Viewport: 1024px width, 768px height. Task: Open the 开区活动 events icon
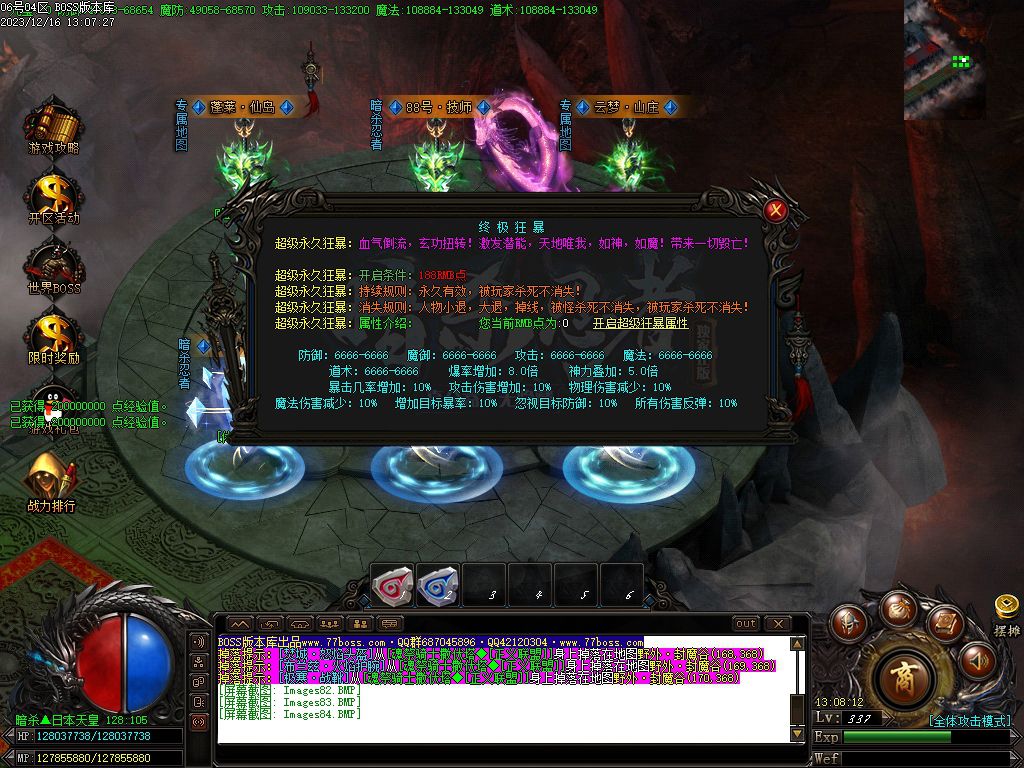pyautogui.click(x=53, y=195)
